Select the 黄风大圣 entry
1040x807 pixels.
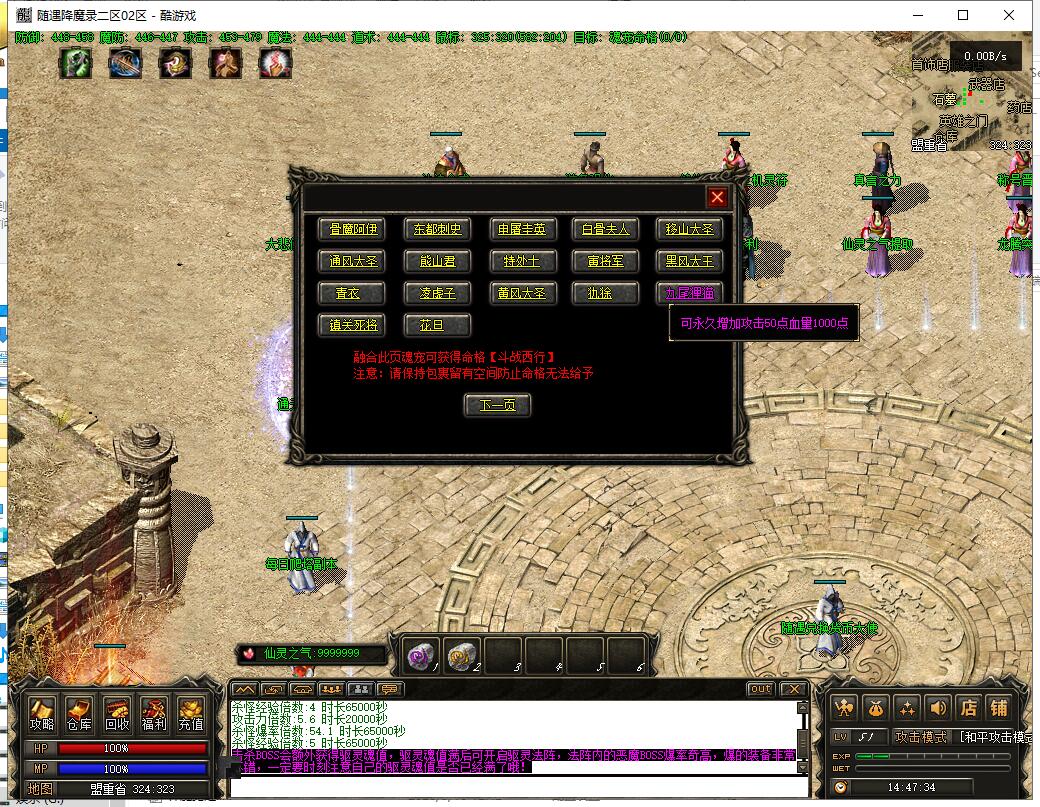coord(522,293)
